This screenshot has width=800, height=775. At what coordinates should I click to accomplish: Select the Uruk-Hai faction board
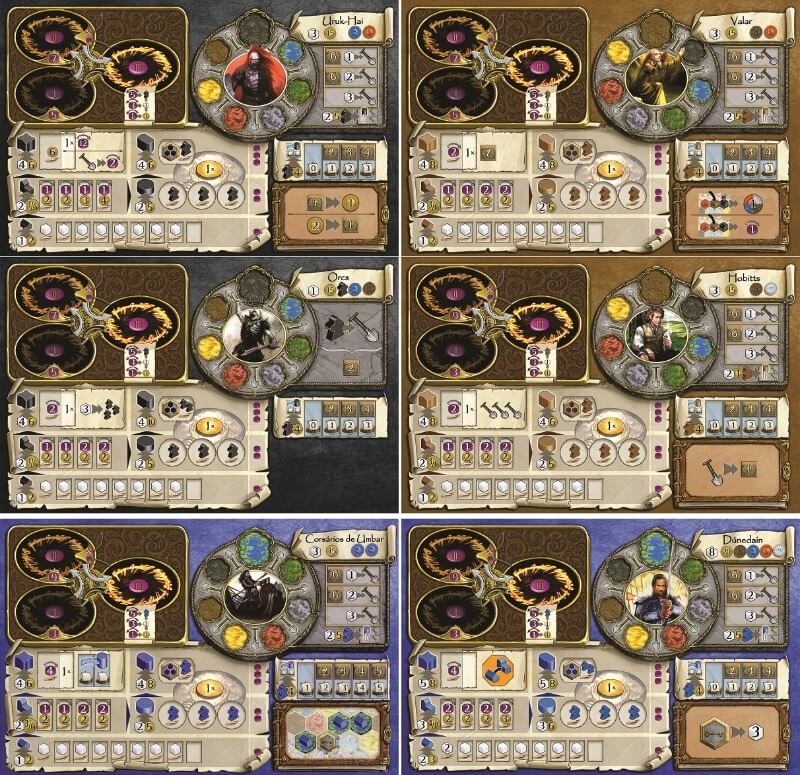[x=200, y=127]
